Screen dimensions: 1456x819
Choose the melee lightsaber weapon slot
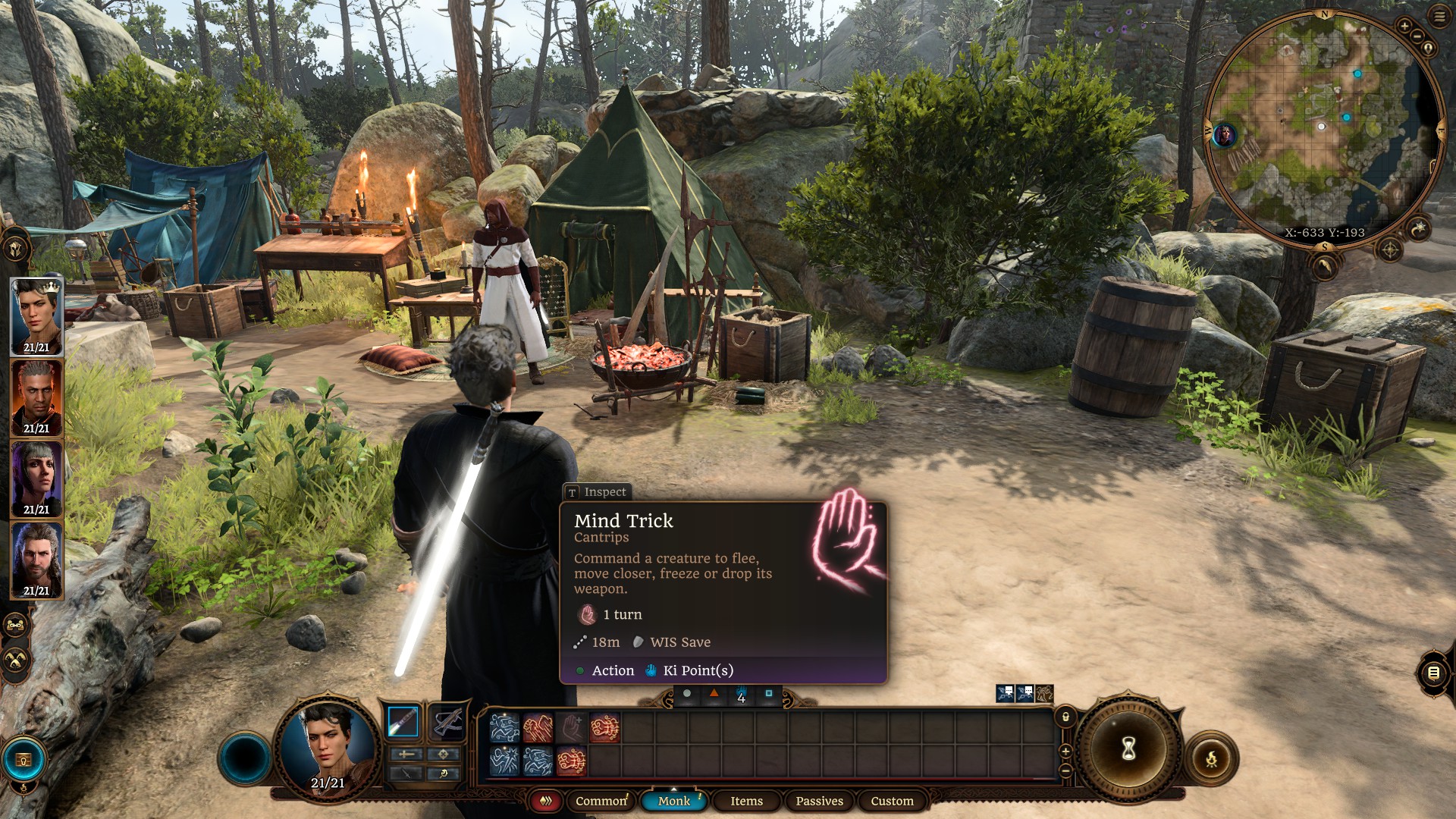tap(403, 721)
